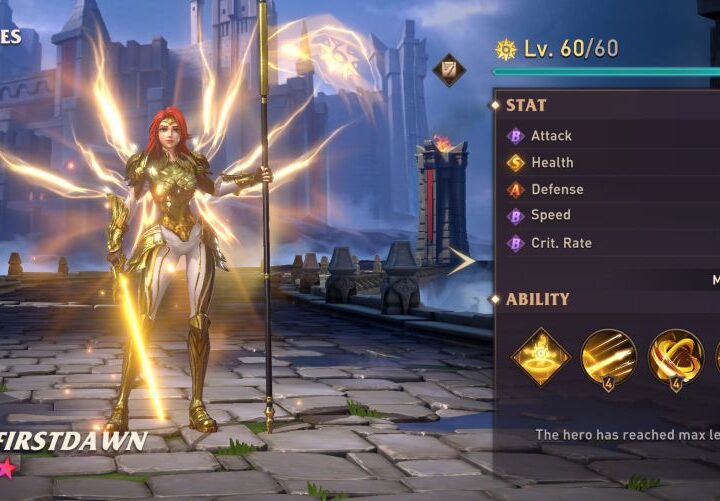Click the right arrow to view next hero
Image resolution: width=720 pixels, height=501 pixels.
point(461,262)
